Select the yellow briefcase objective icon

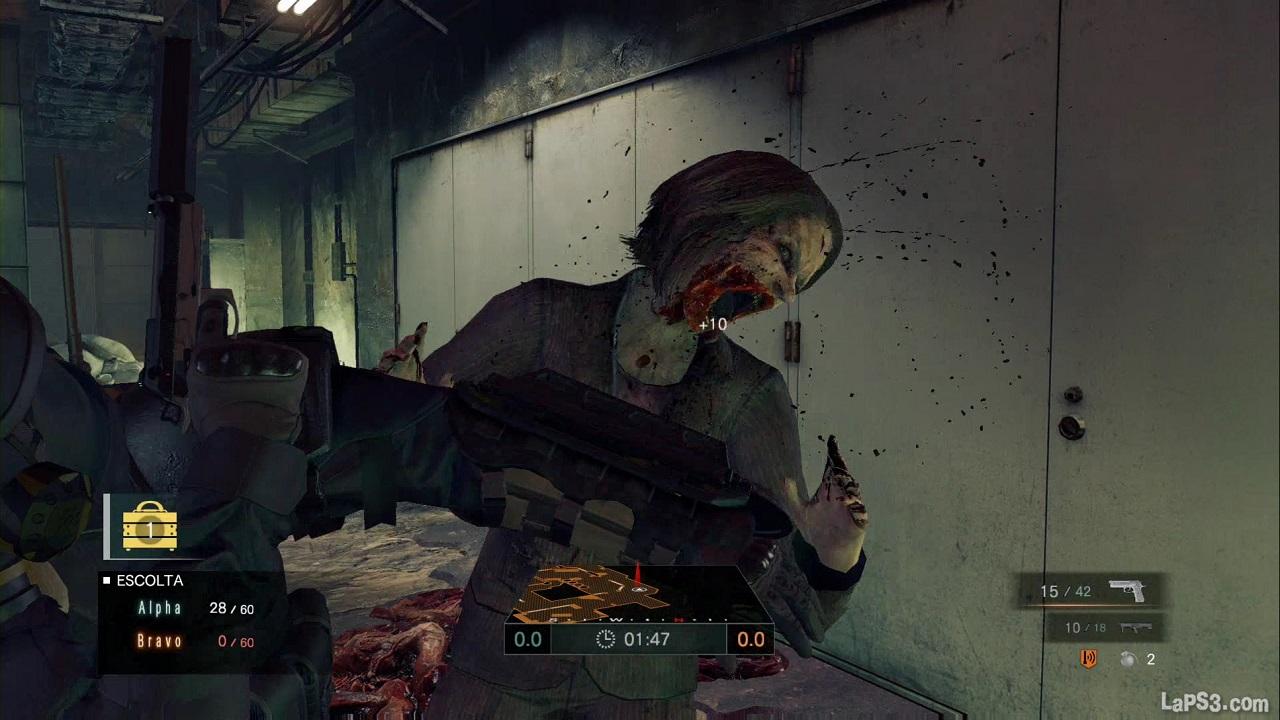coord(150,526)
